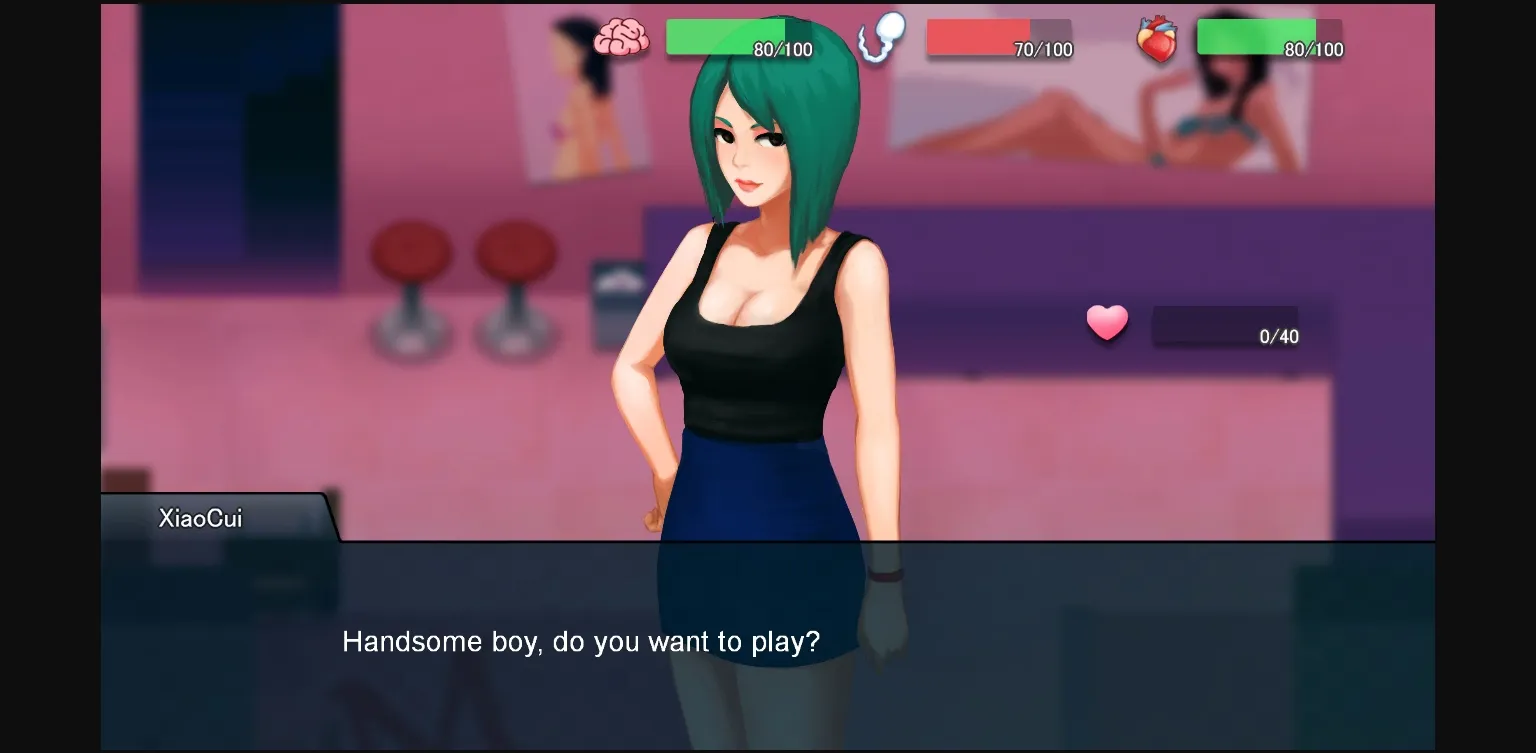Image resolution: width=1536 pixels, height=753 pixels.
Task: Advance the dialogue 'Handsome boy, do you want to play?'
Action: click(580, 642)
